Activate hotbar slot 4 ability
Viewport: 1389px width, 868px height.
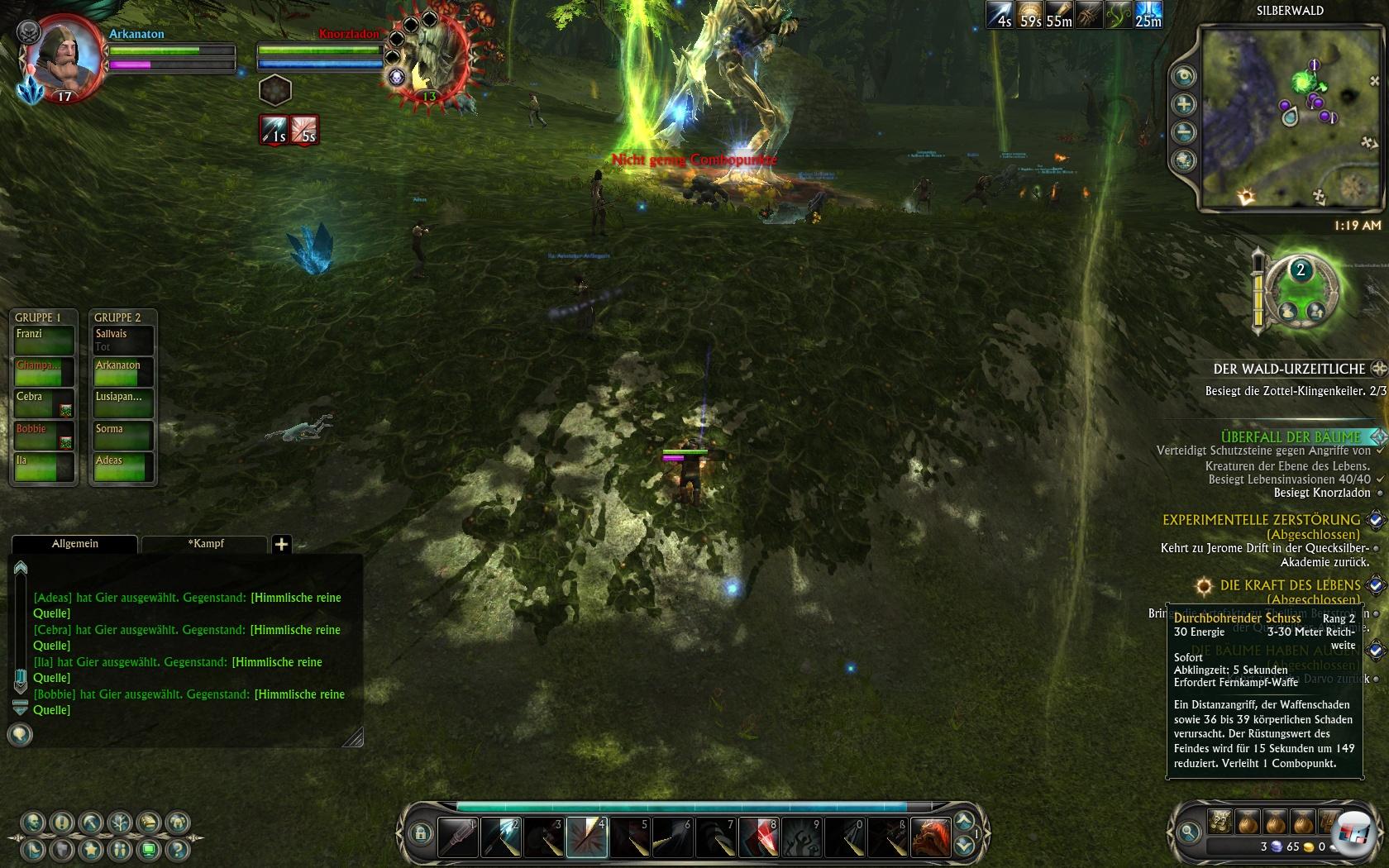[x=587, y=837]
